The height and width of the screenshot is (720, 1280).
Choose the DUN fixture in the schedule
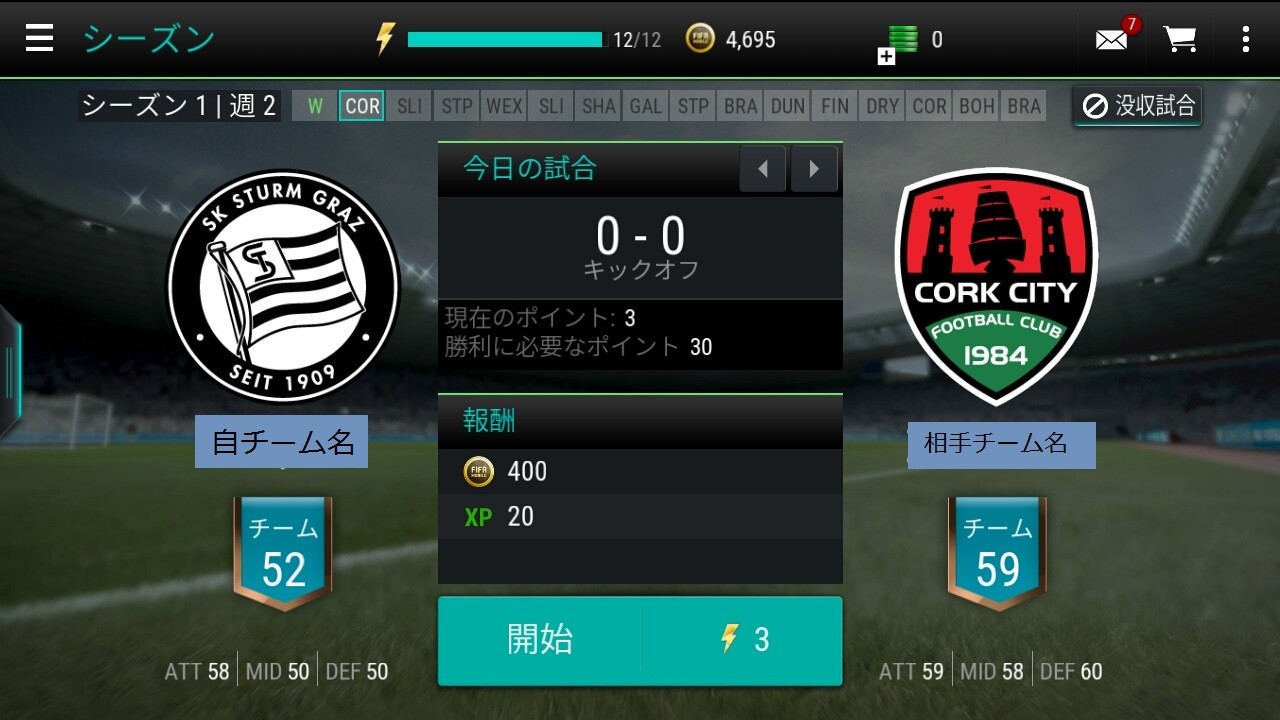coord(788,106)
